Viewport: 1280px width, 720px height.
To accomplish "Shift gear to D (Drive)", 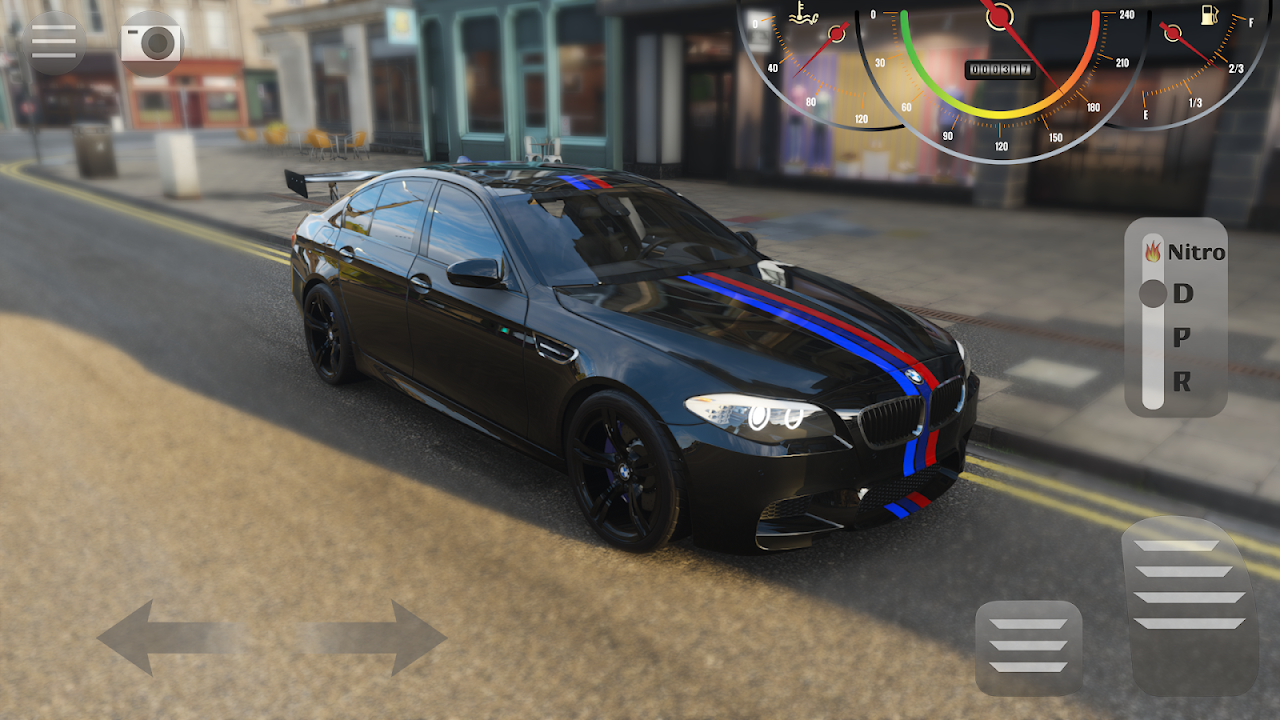I will pos(1183,294).
